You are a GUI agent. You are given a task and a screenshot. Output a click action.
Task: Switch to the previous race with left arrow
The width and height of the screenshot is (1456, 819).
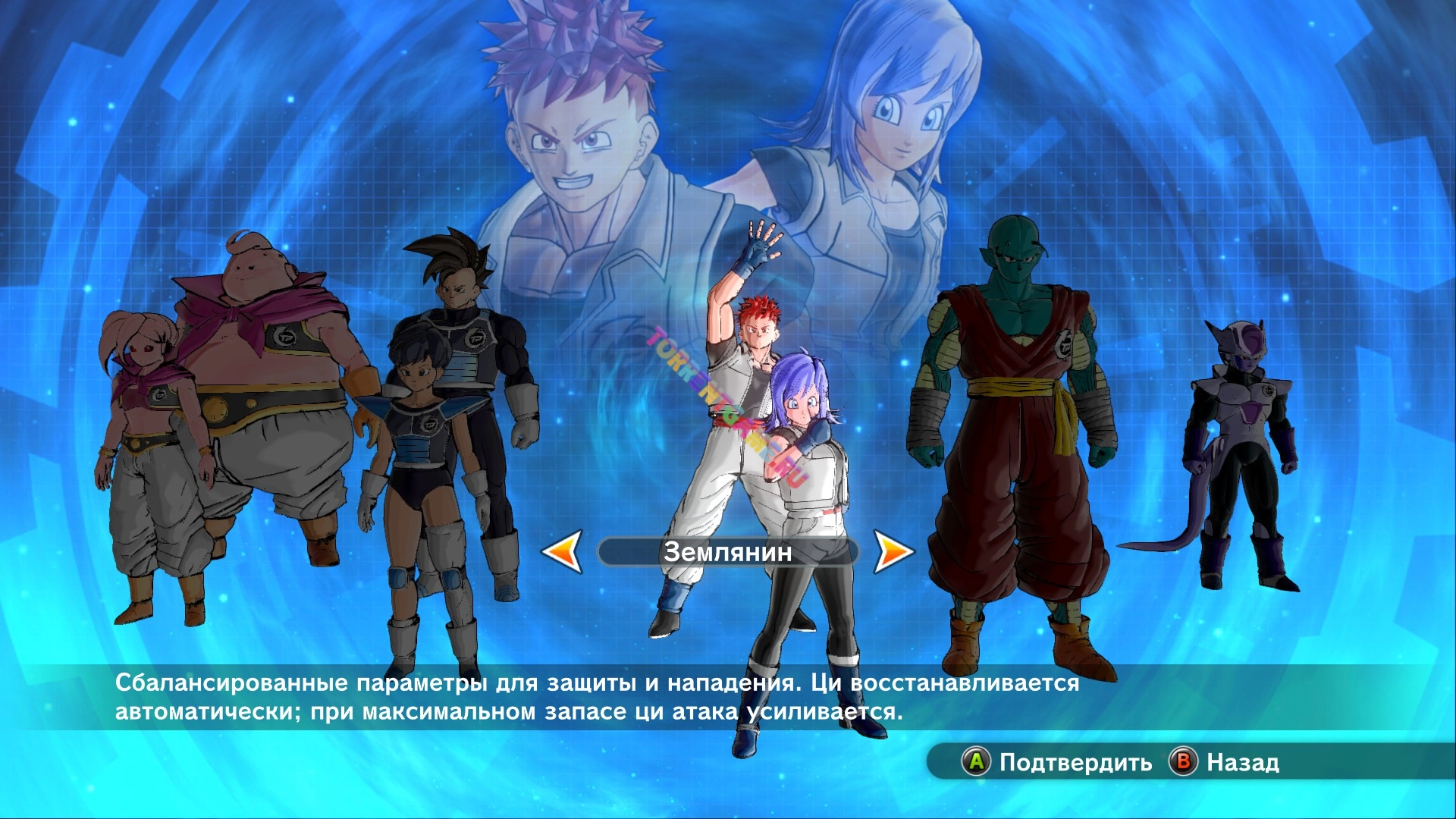[563, 551]
